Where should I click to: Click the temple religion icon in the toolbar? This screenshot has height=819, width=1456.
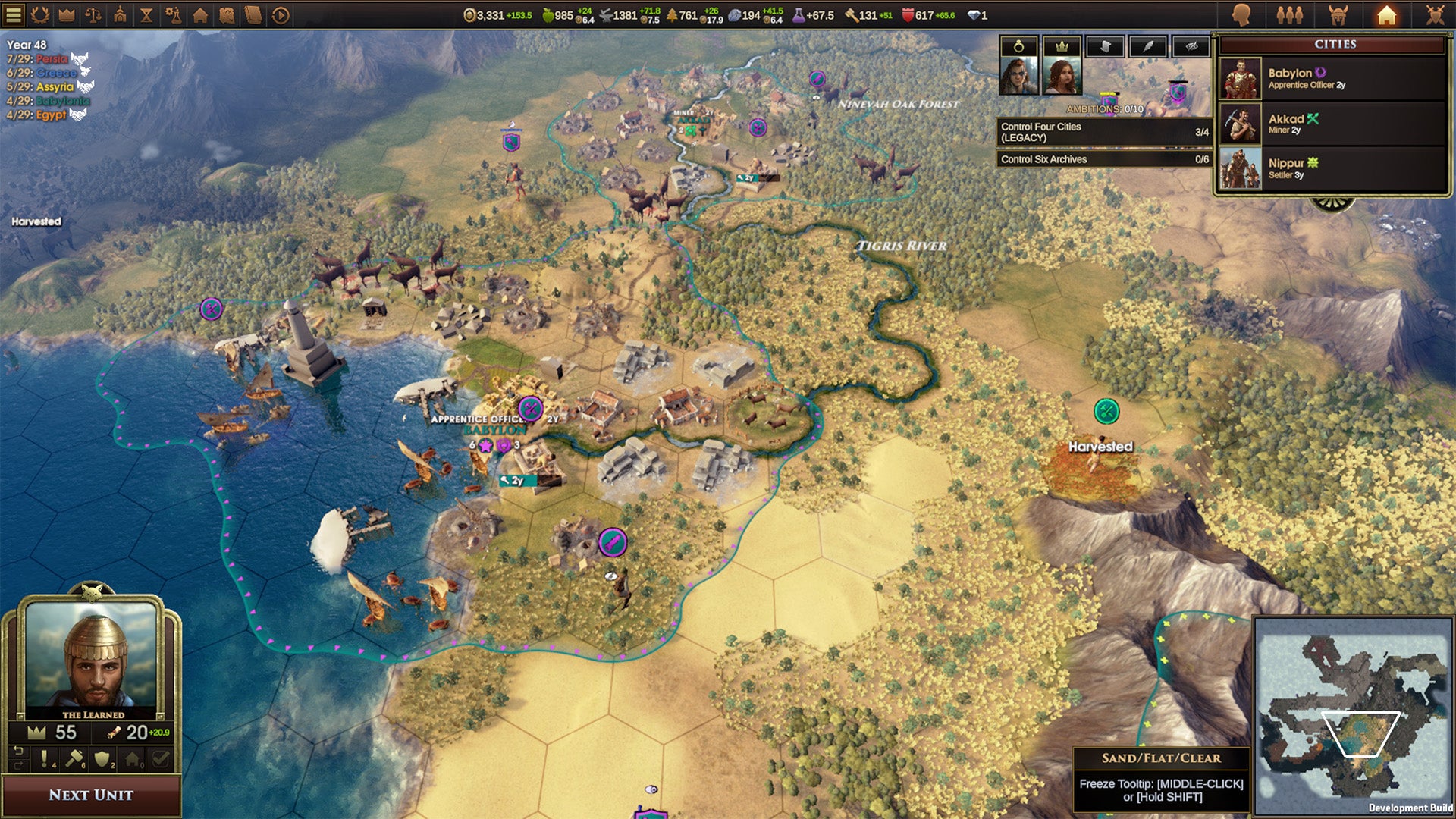tap(120, 14)
